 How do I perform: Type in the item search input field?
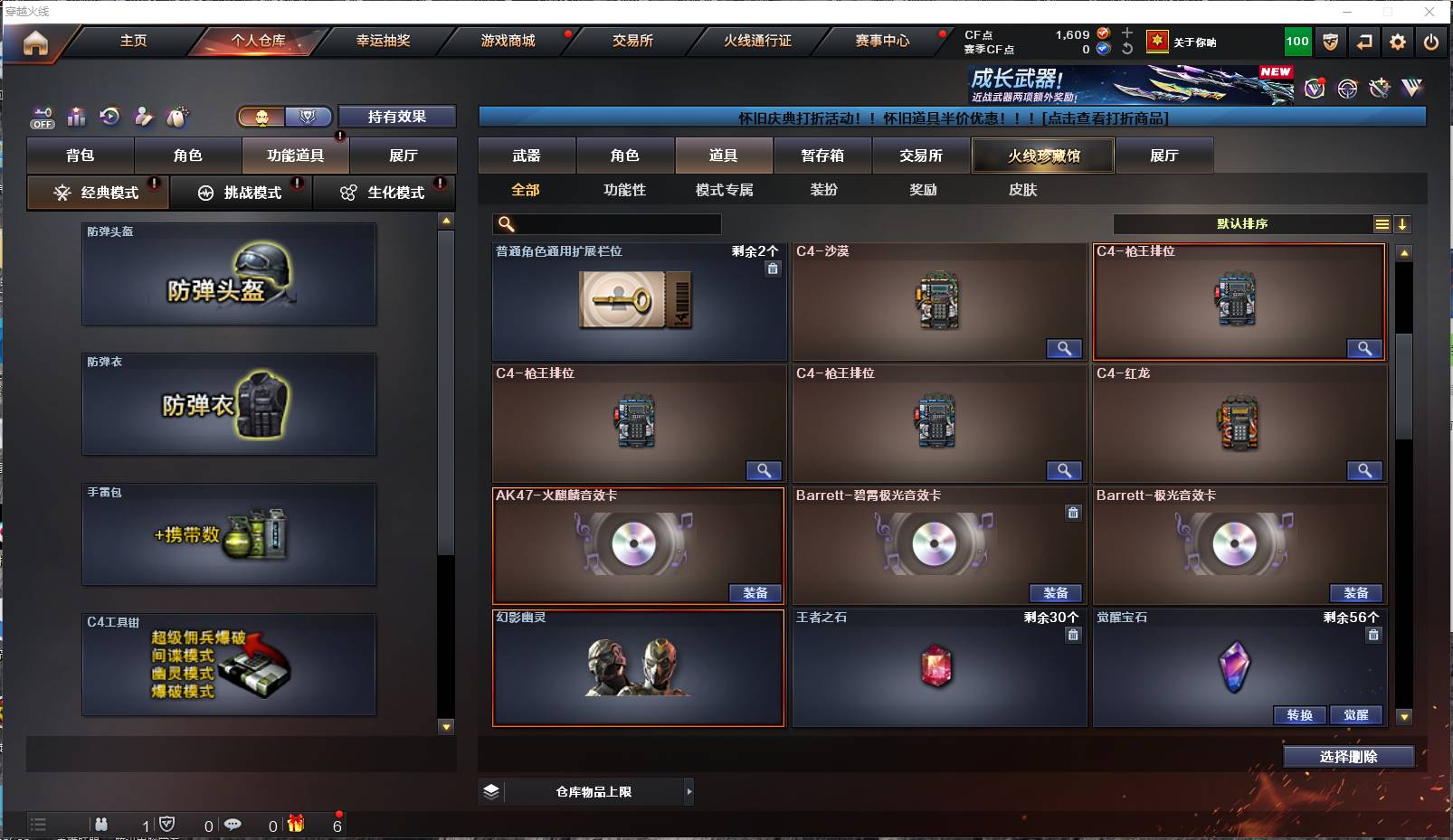(606, 223)
